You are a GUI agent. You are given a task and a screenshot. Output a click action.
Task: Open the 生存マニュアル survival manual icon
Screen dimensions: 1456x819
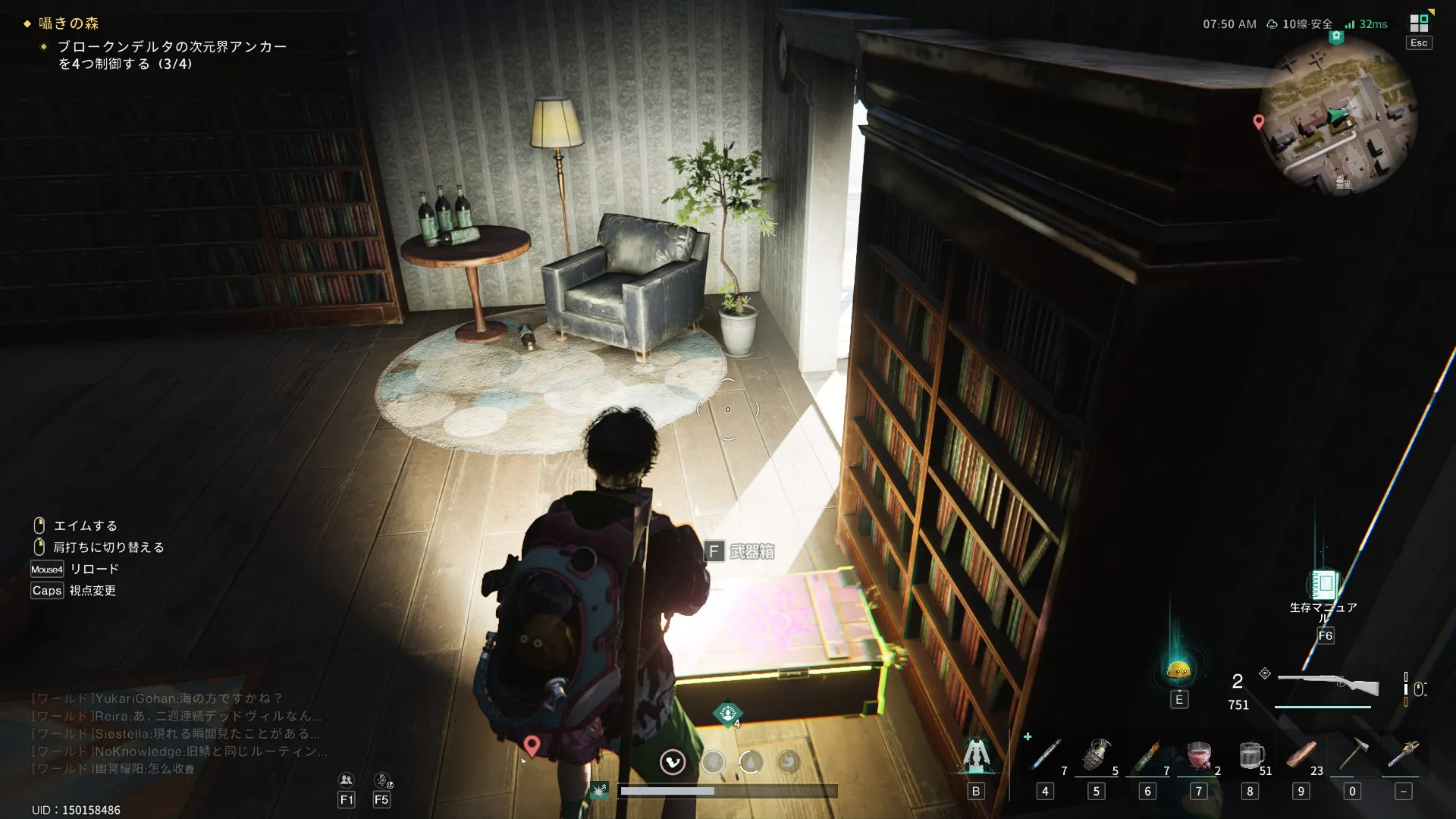coord(1324,584)
